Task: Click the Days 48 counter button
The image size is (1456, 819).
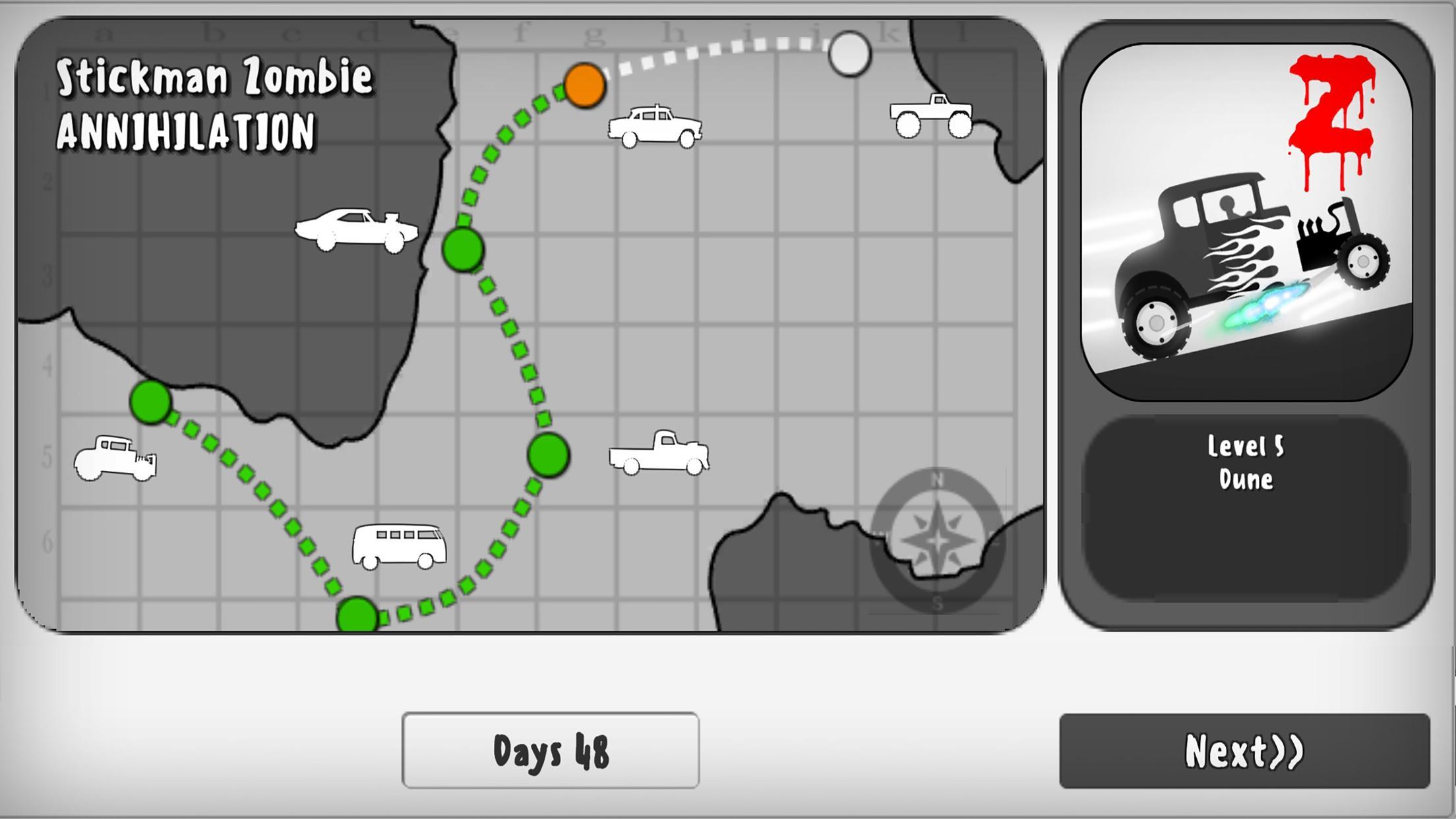Action: [x=551, y=752]
